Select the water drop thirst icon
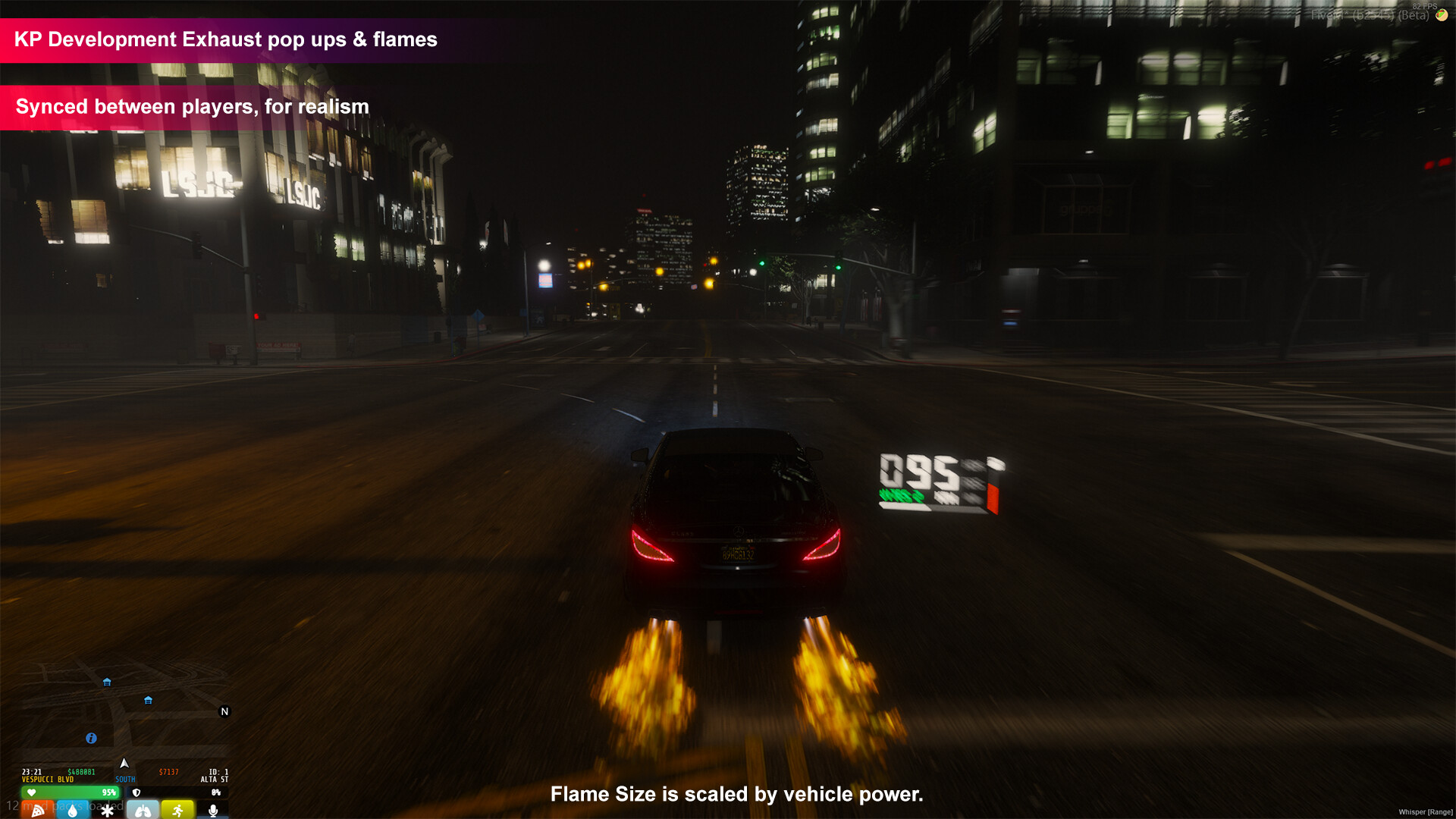 click(73, 811)
